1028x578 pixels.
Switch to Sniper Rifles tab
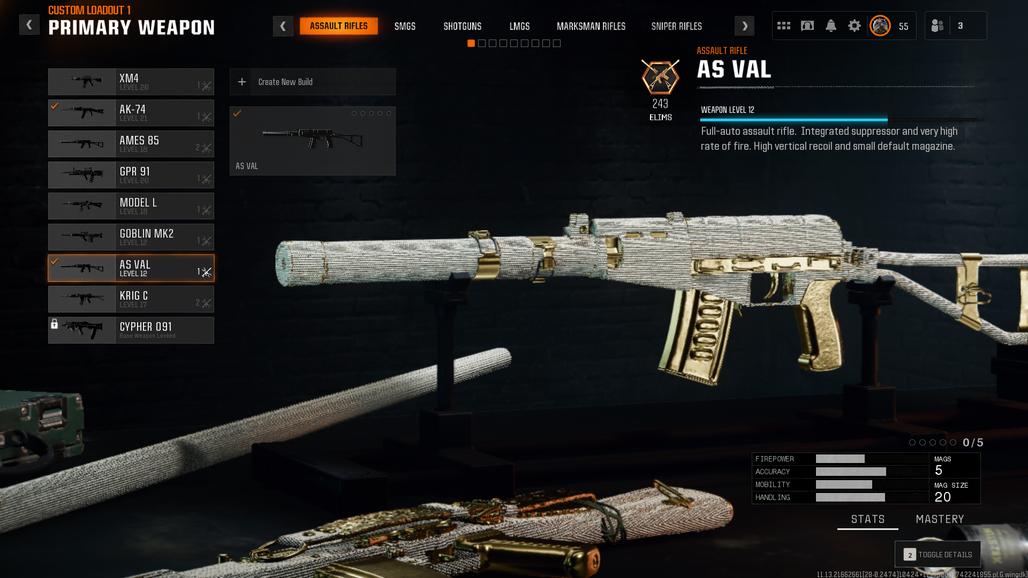(x=677, y=26)
